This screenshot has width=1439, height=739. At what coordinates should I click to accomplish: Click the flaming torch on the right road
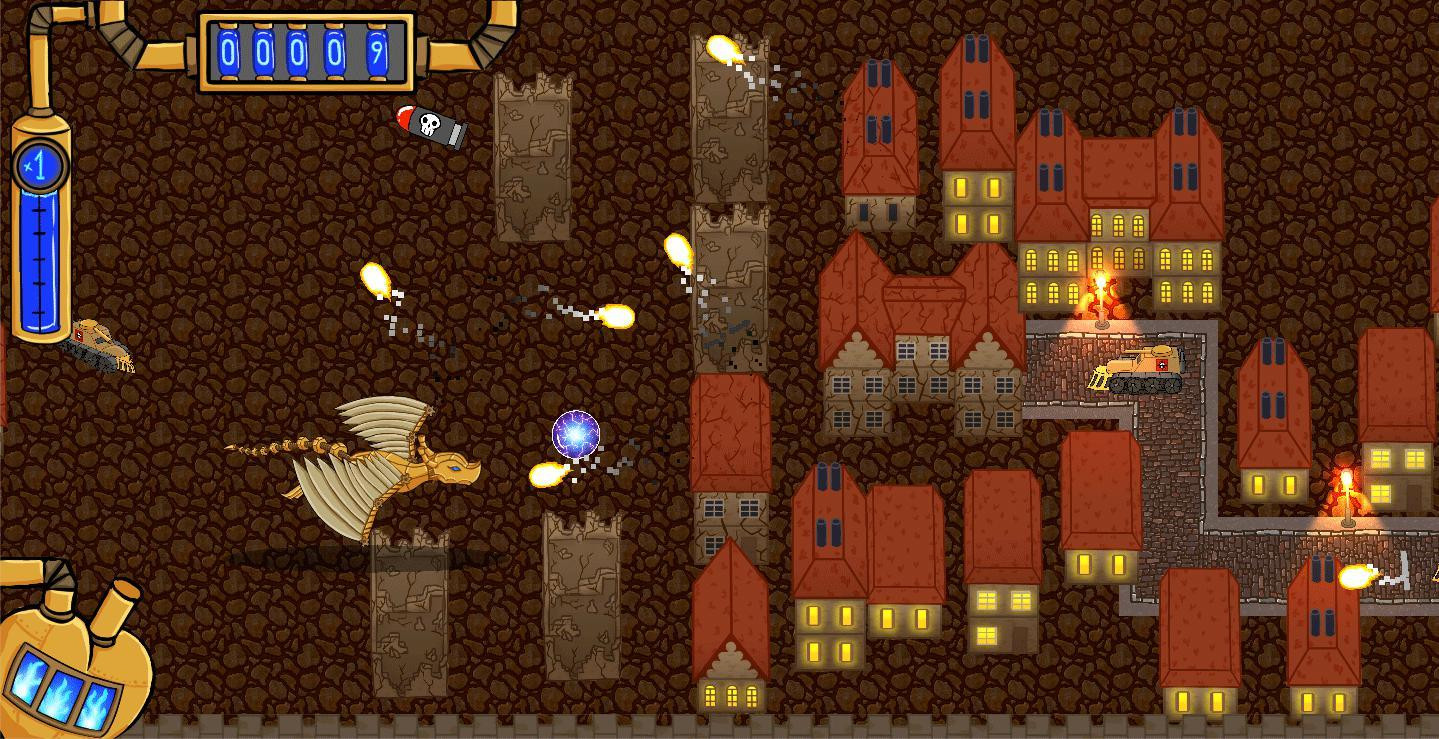[x=1347, y=490]
